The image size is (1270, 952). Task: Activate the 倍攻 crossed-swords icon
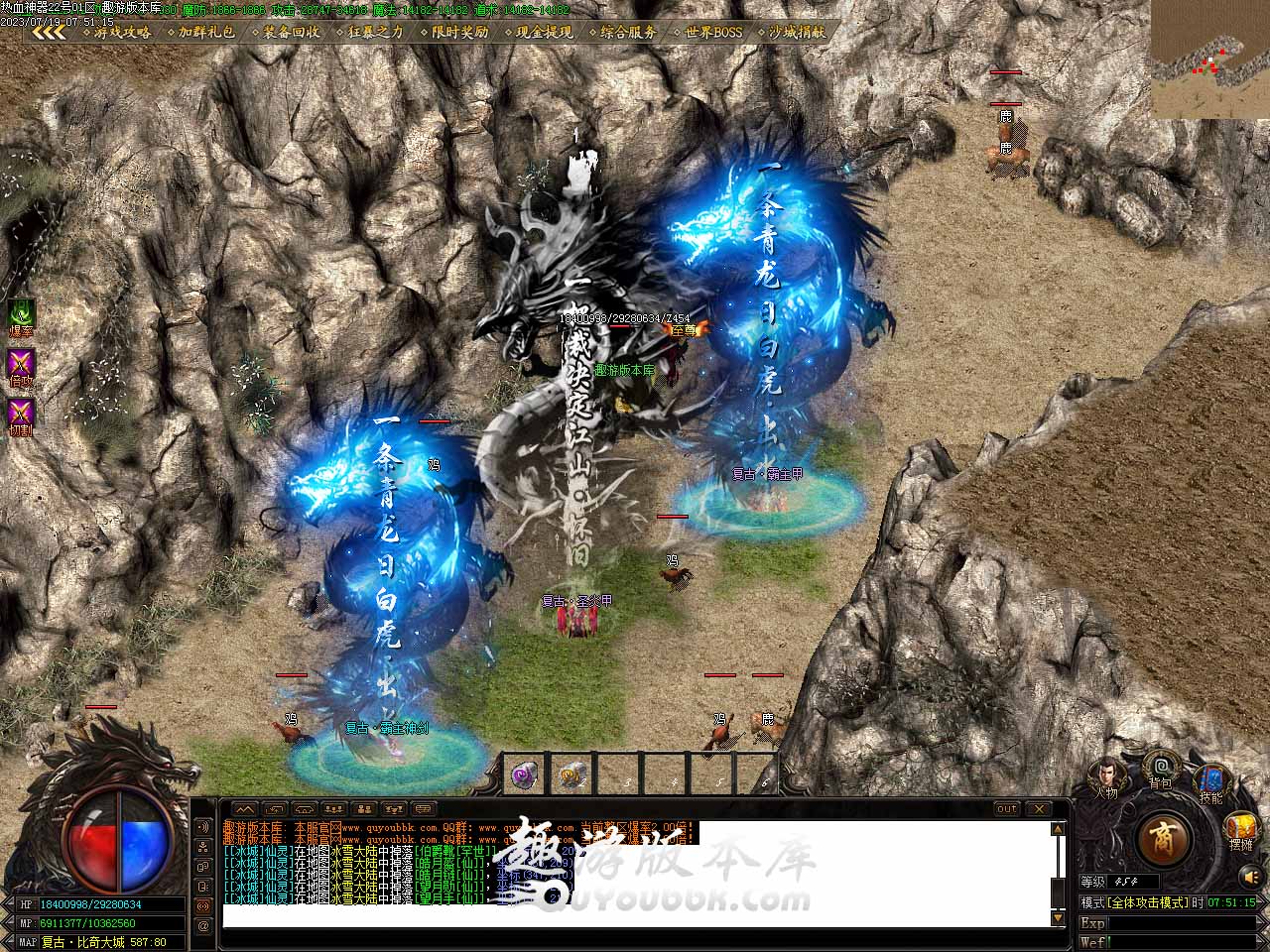click(21, 363)
